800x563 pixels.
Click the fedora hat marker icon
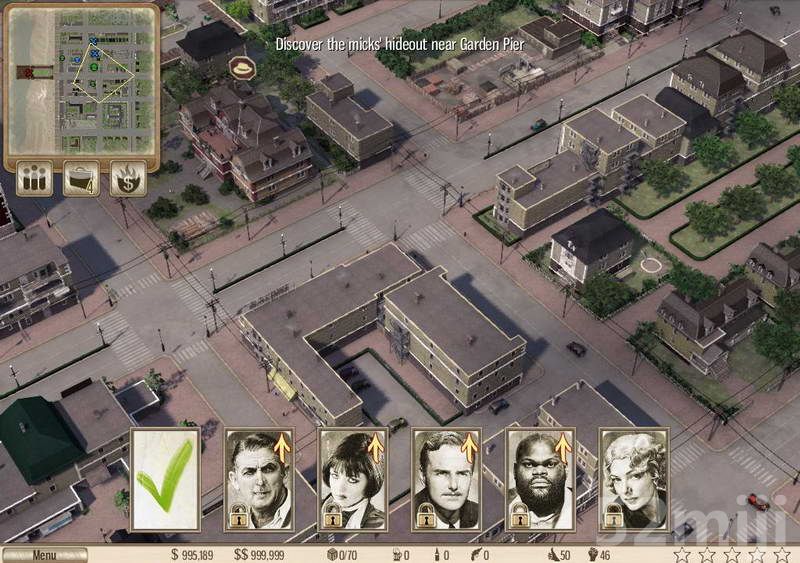coord(241,67)
